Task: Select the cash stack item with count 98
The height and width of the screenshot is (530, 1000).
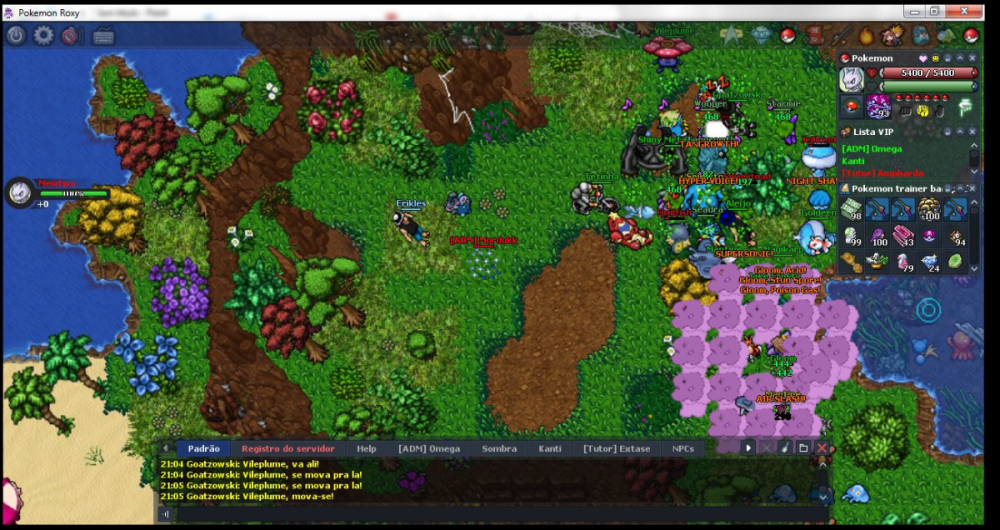Action: (x=851, y=209)
